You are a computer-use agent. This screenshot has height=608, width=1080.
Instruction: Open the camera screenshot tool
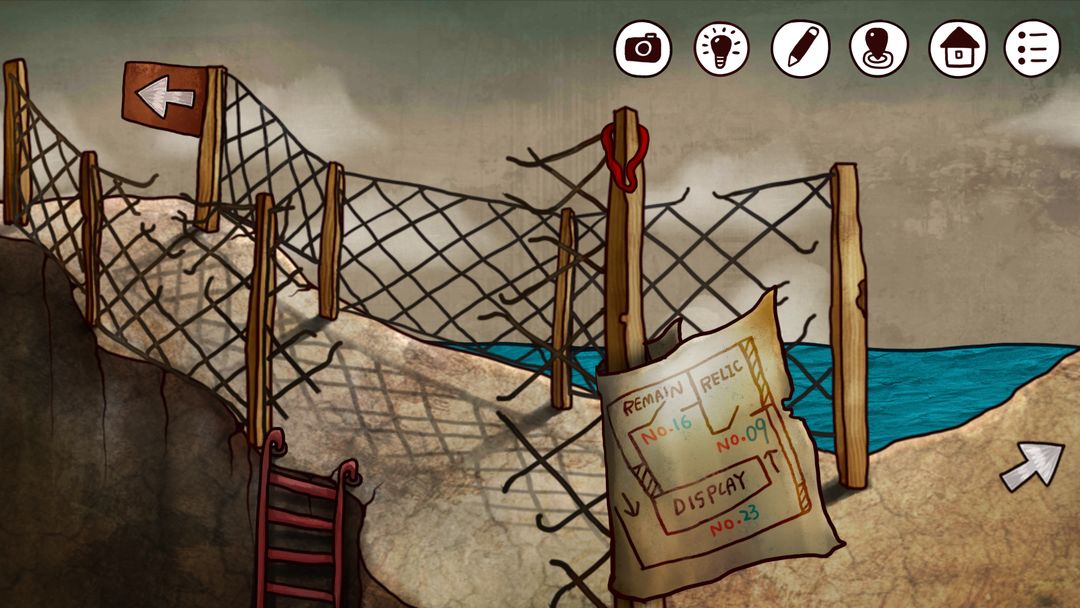[x=642, y=48]
